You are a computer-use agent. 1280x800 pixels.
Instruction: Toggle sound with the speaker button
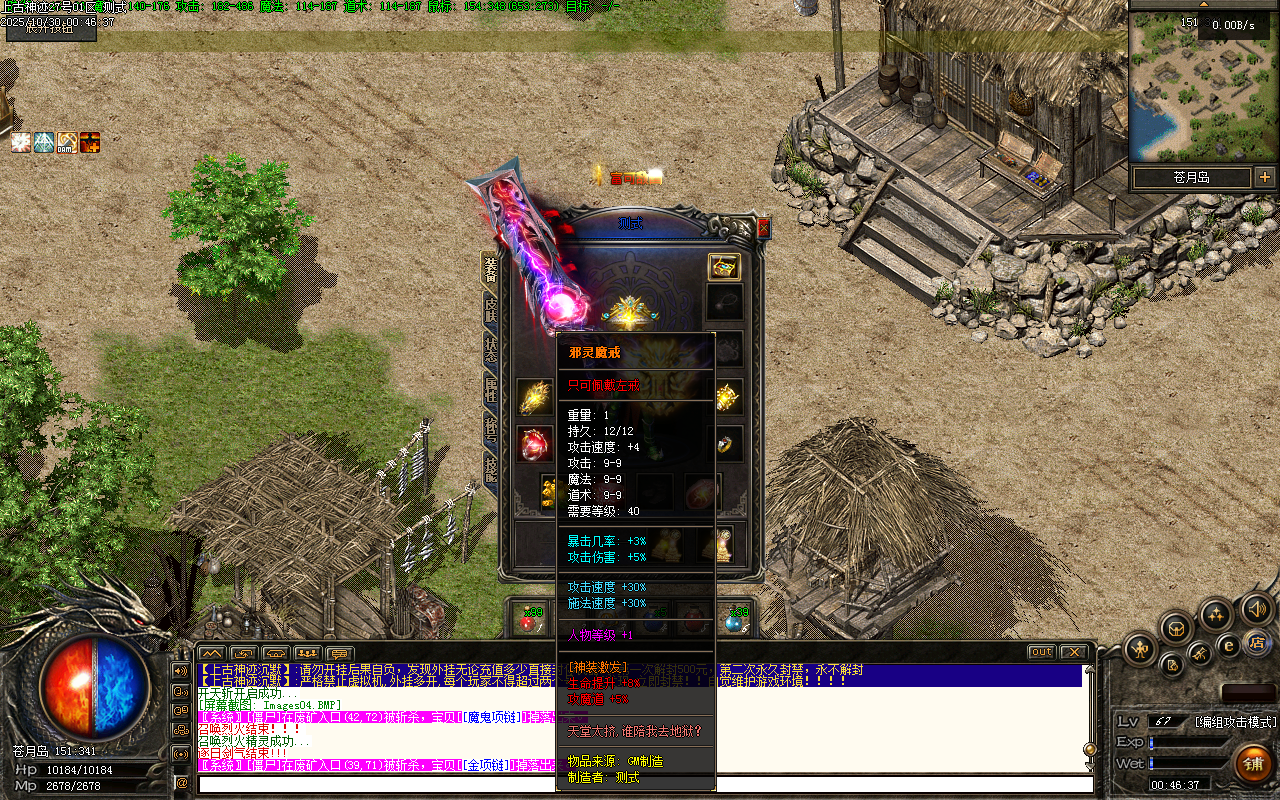pos(1255,607)
